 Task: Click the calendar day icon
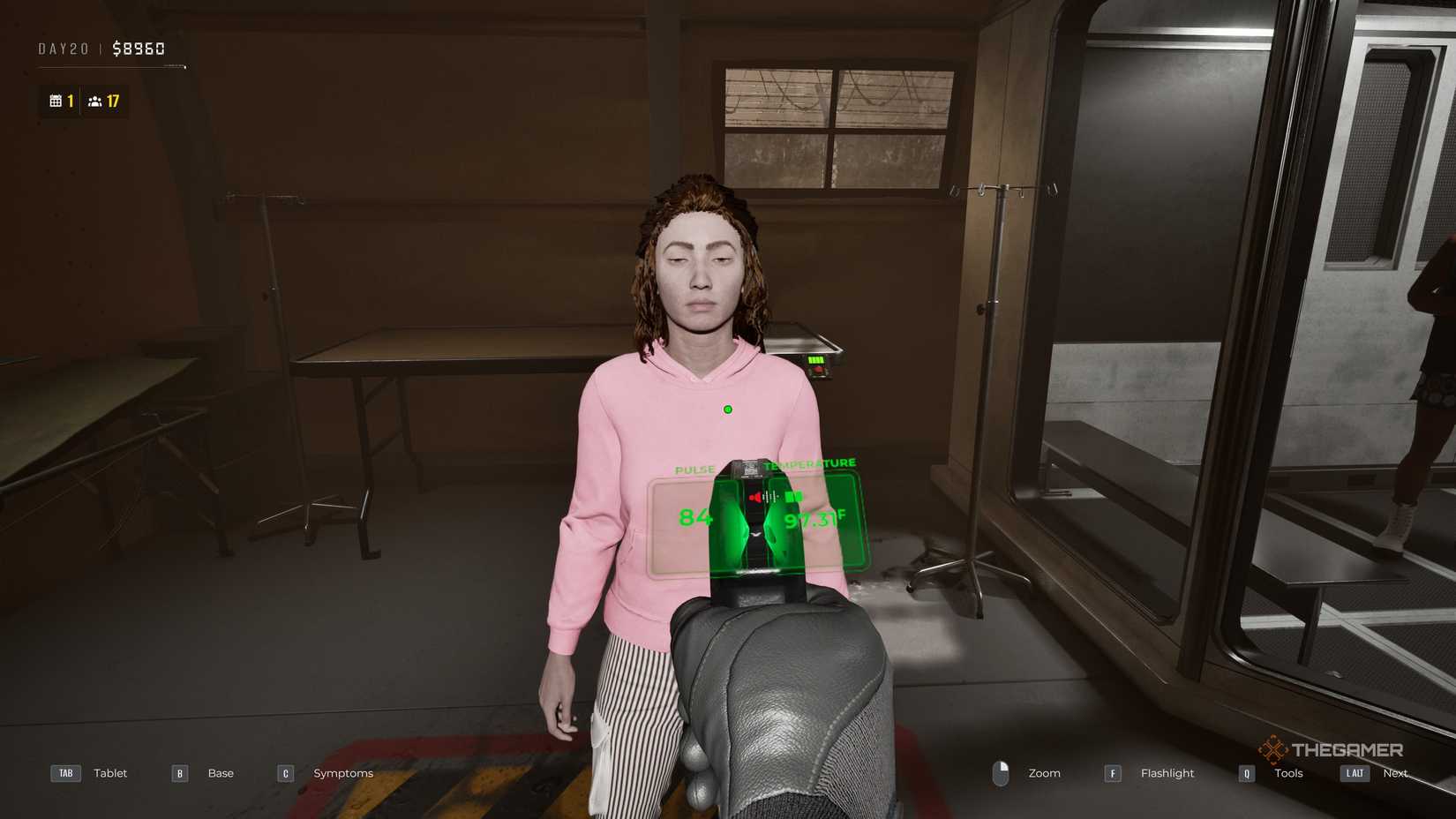pos(56,101)
